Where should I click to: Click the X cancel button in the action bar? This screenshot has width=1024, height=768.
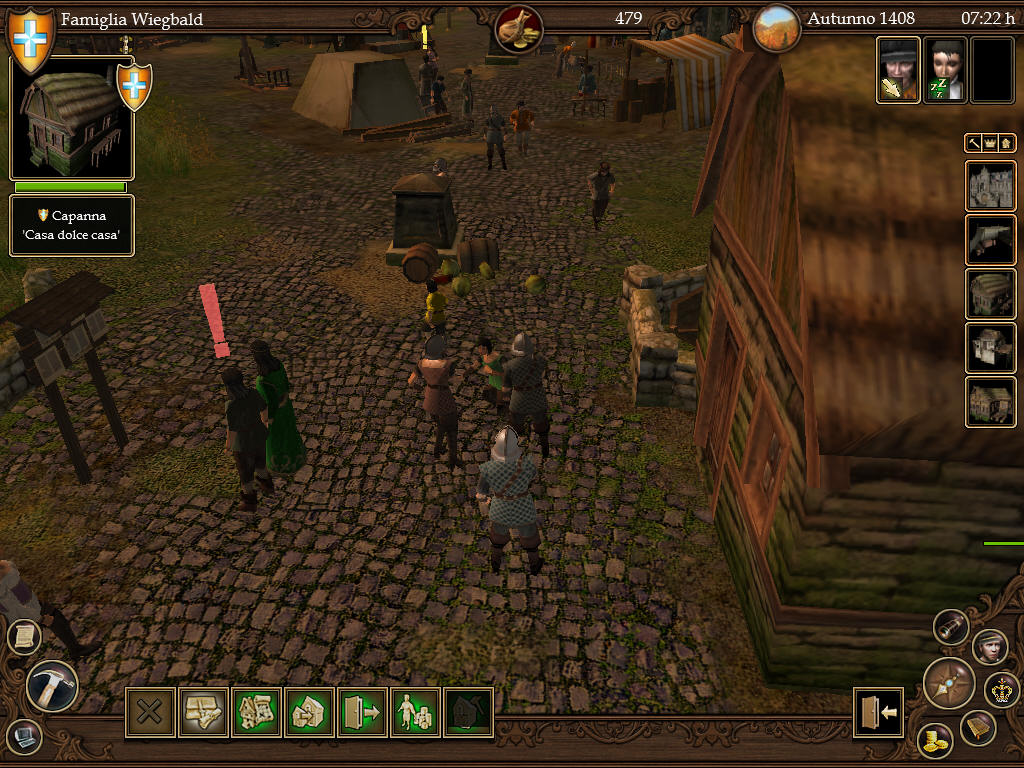pos(150,713)
